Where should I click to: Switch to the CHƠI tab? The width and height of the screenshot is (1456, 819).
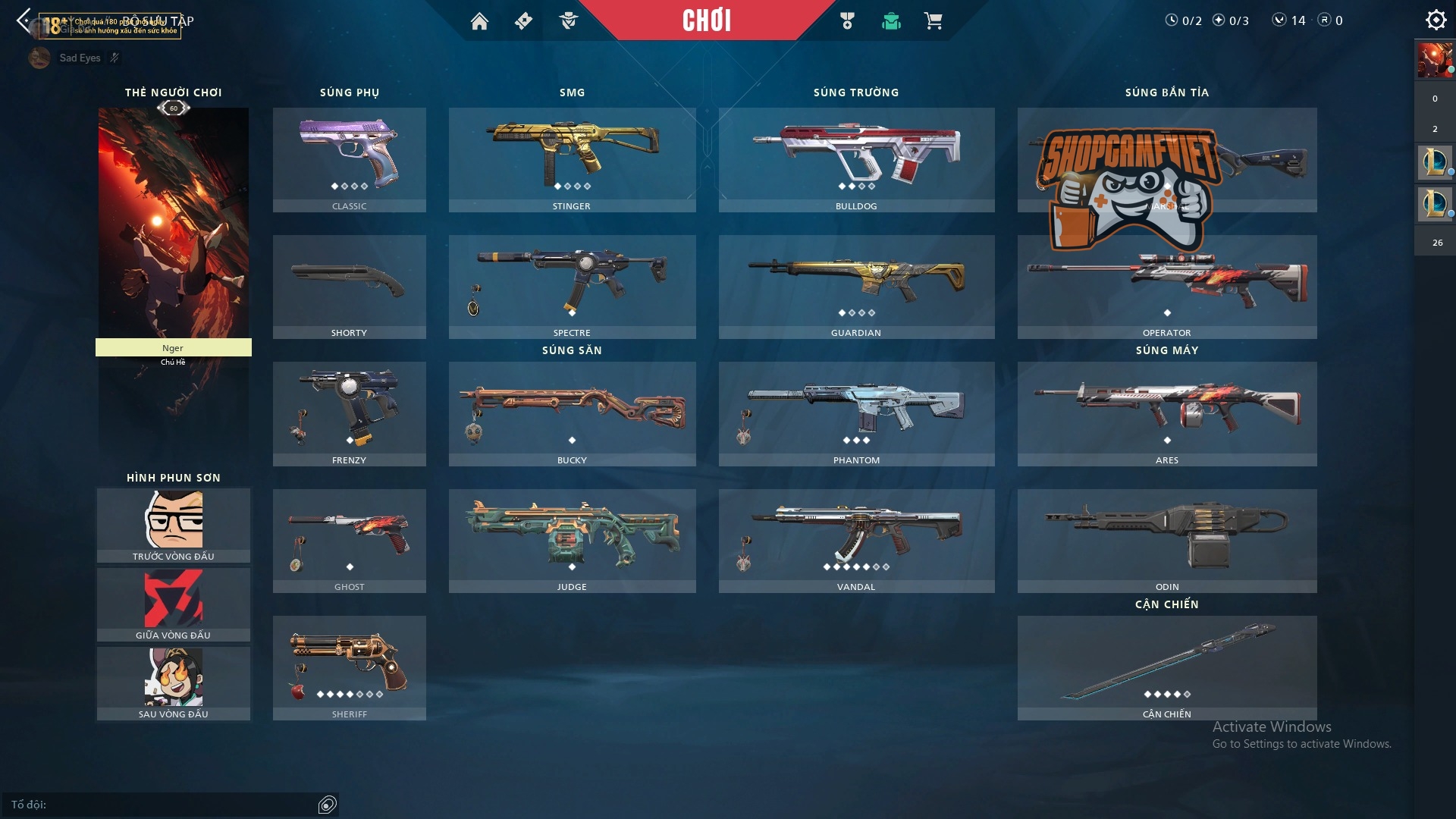coord(707,22)
